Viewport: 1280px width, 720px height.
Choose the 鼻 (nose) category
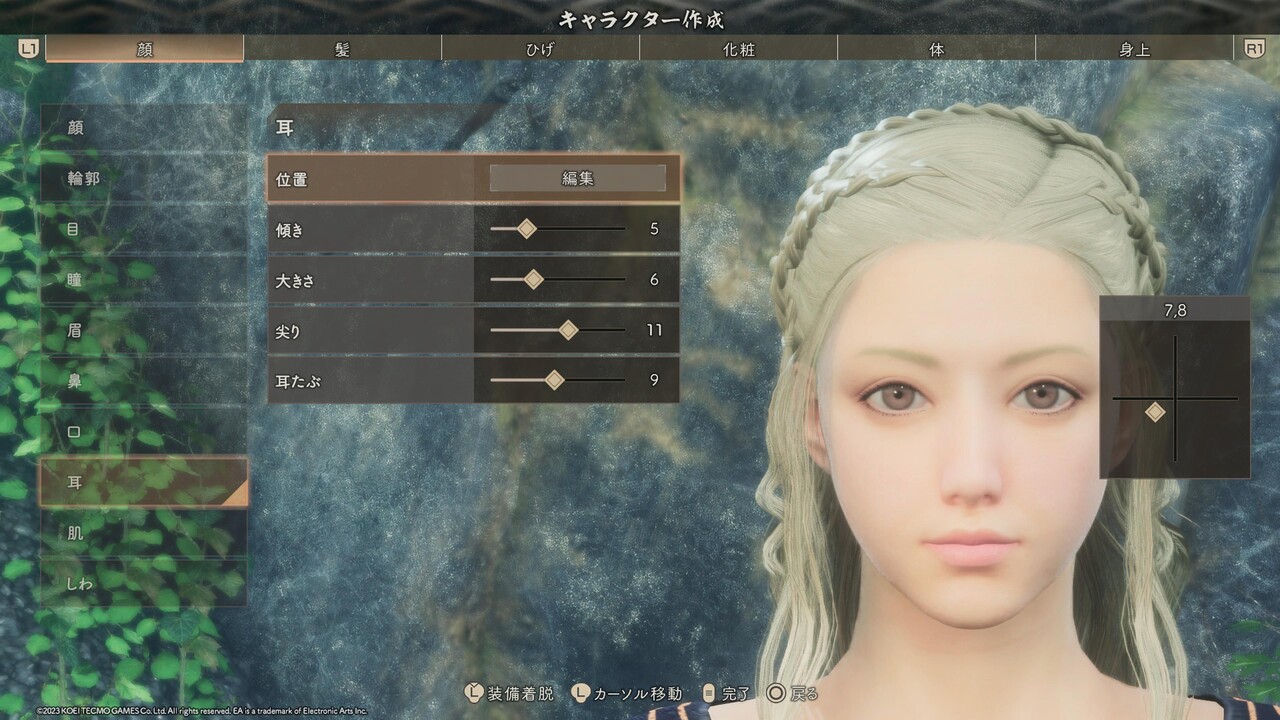[x=143, y=381]
